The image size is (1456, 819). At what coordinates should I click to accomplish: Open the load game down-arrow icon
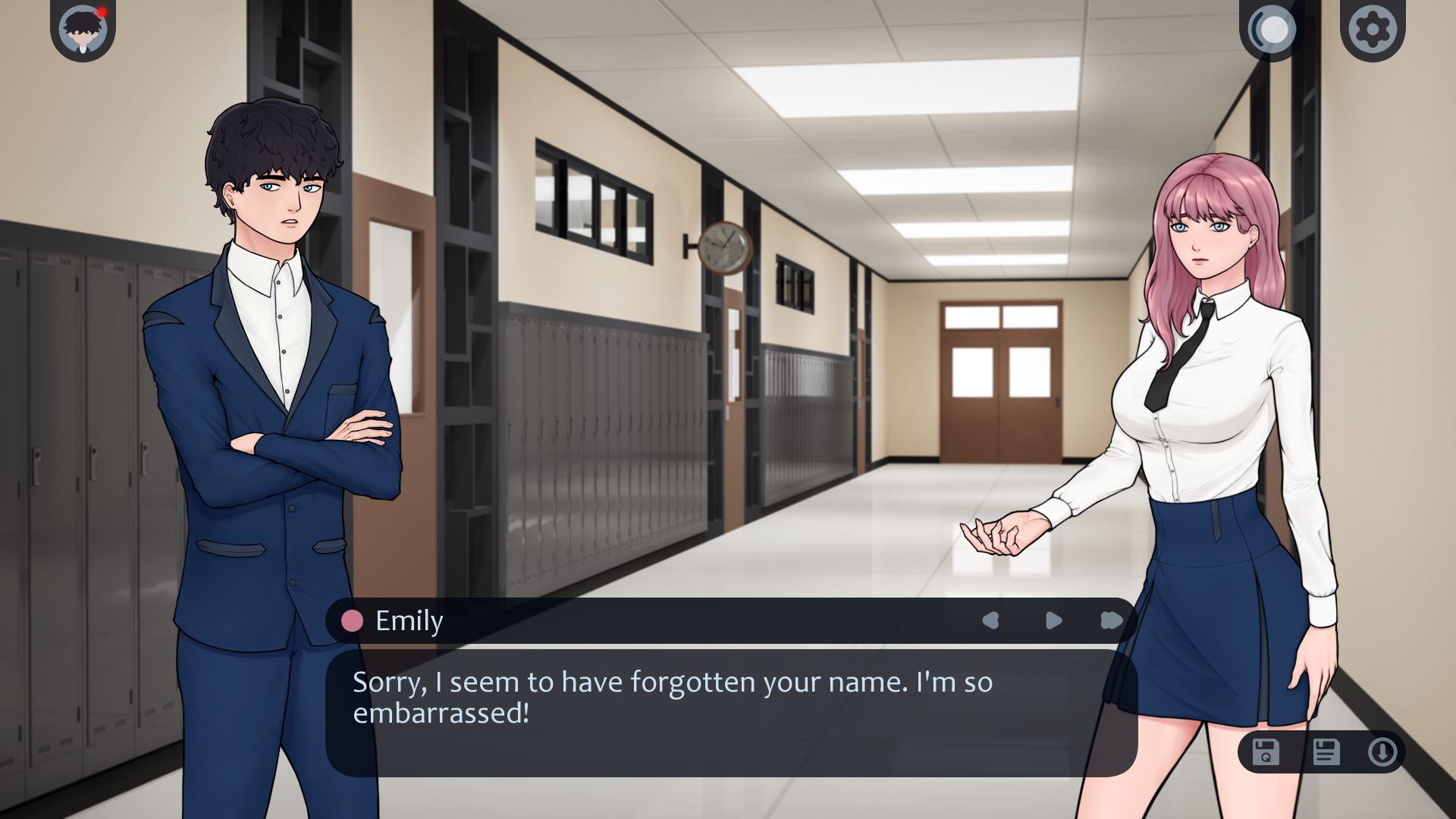(1382, 752)
